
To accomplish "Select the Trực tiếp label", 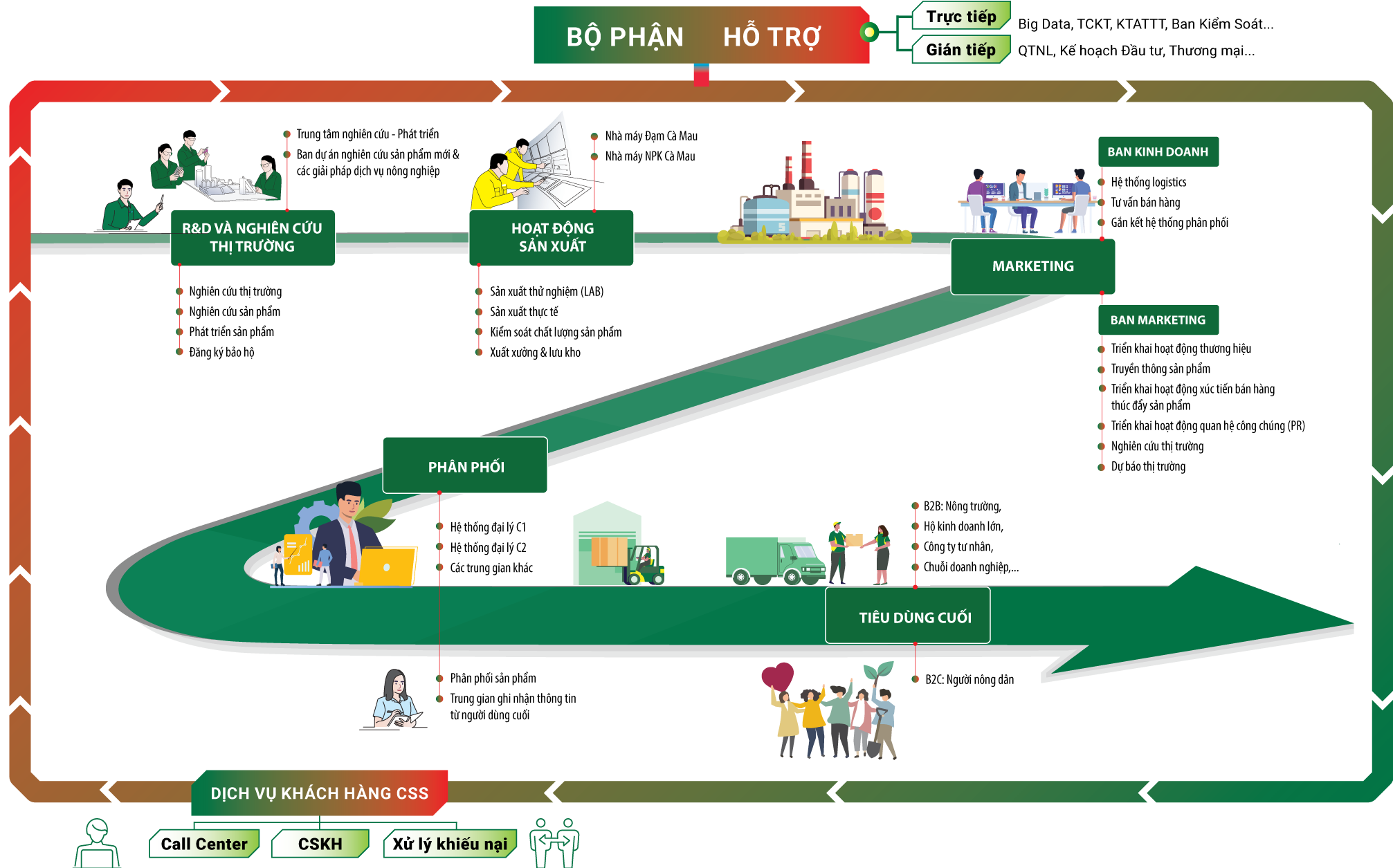I will pyautogui.click(x=960, y=17).
